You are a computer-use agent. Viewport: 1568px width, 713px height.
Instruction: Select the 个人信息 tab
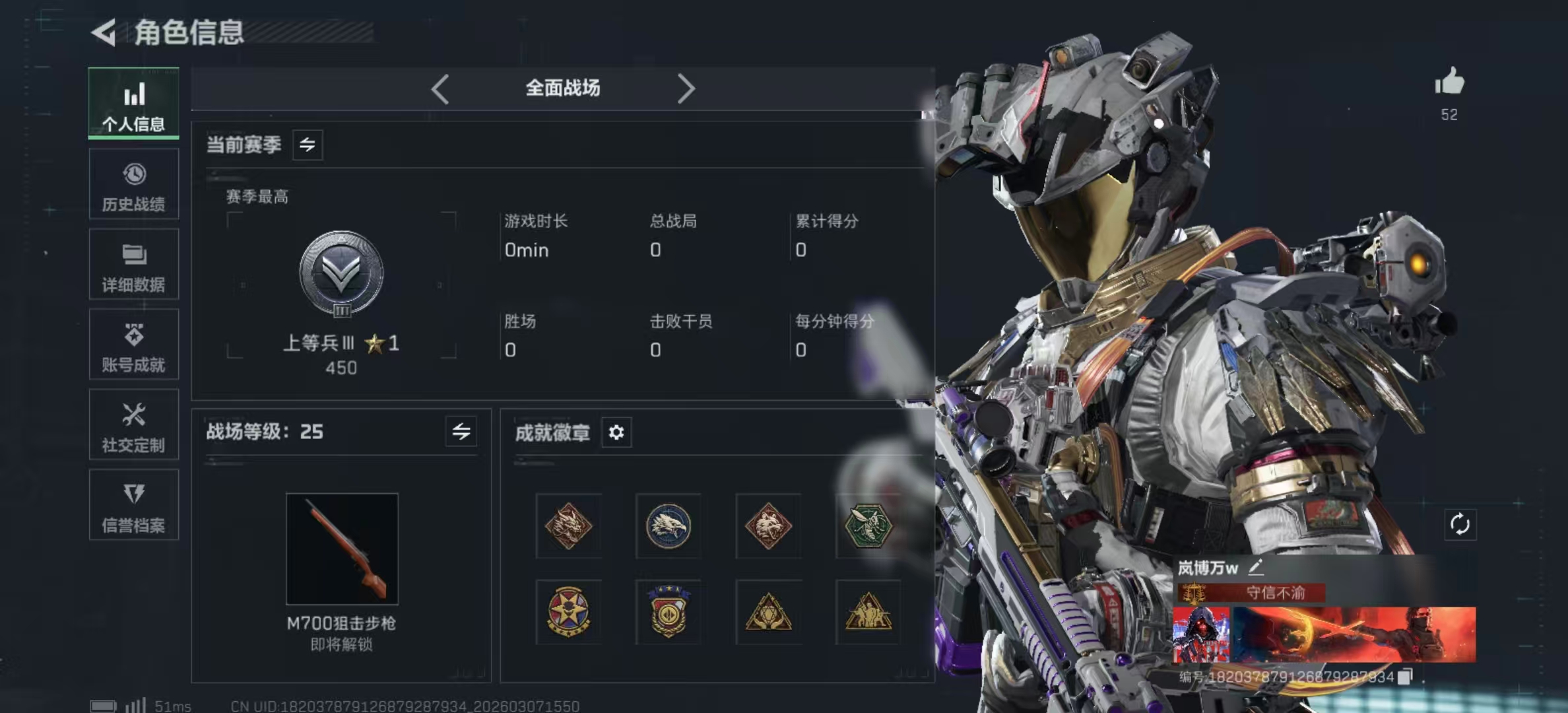pos(133,104)
